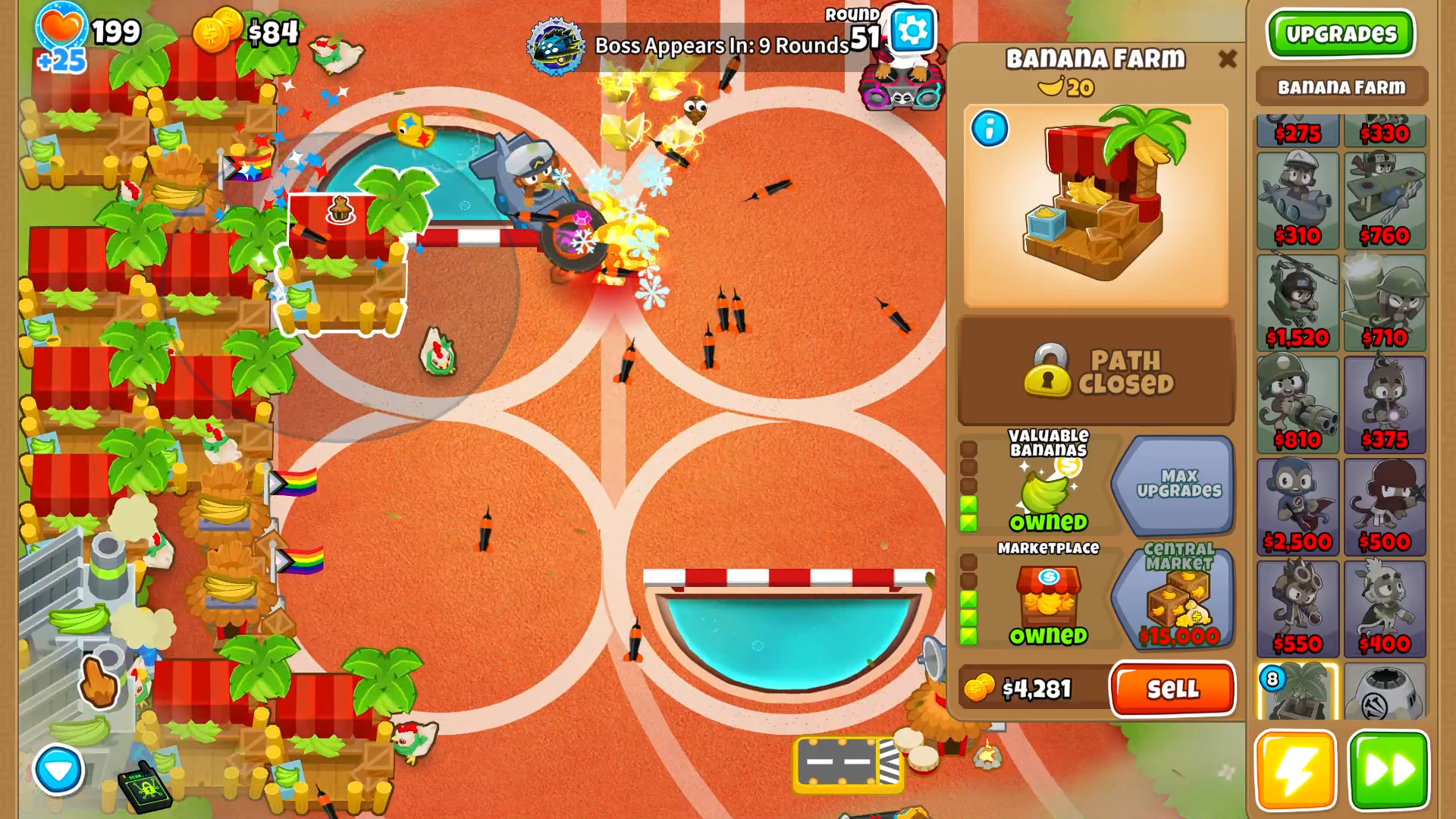Select the $760 Monkey Ace tower
Image resolution: width=1456 pixels, height=819 pixels.
1385,201
